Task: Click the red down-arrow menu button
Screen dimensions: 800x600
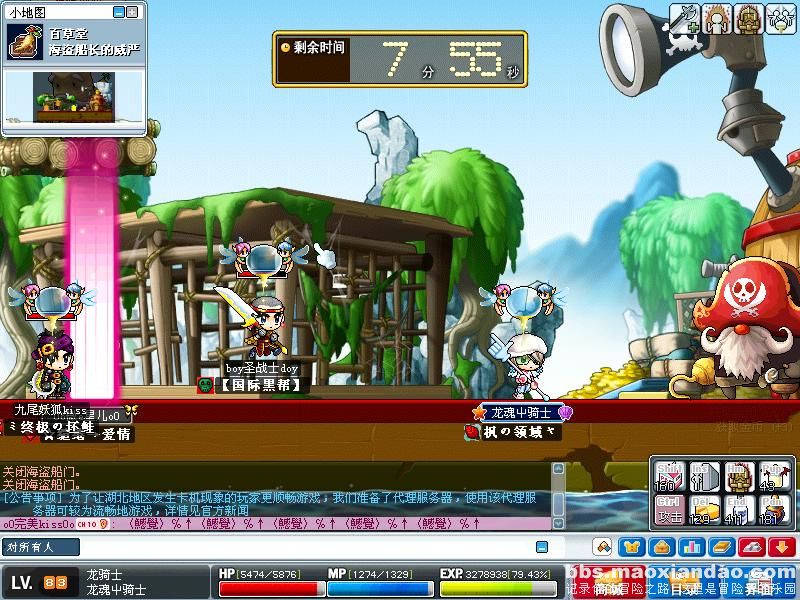Action: [x=781, y=547]
